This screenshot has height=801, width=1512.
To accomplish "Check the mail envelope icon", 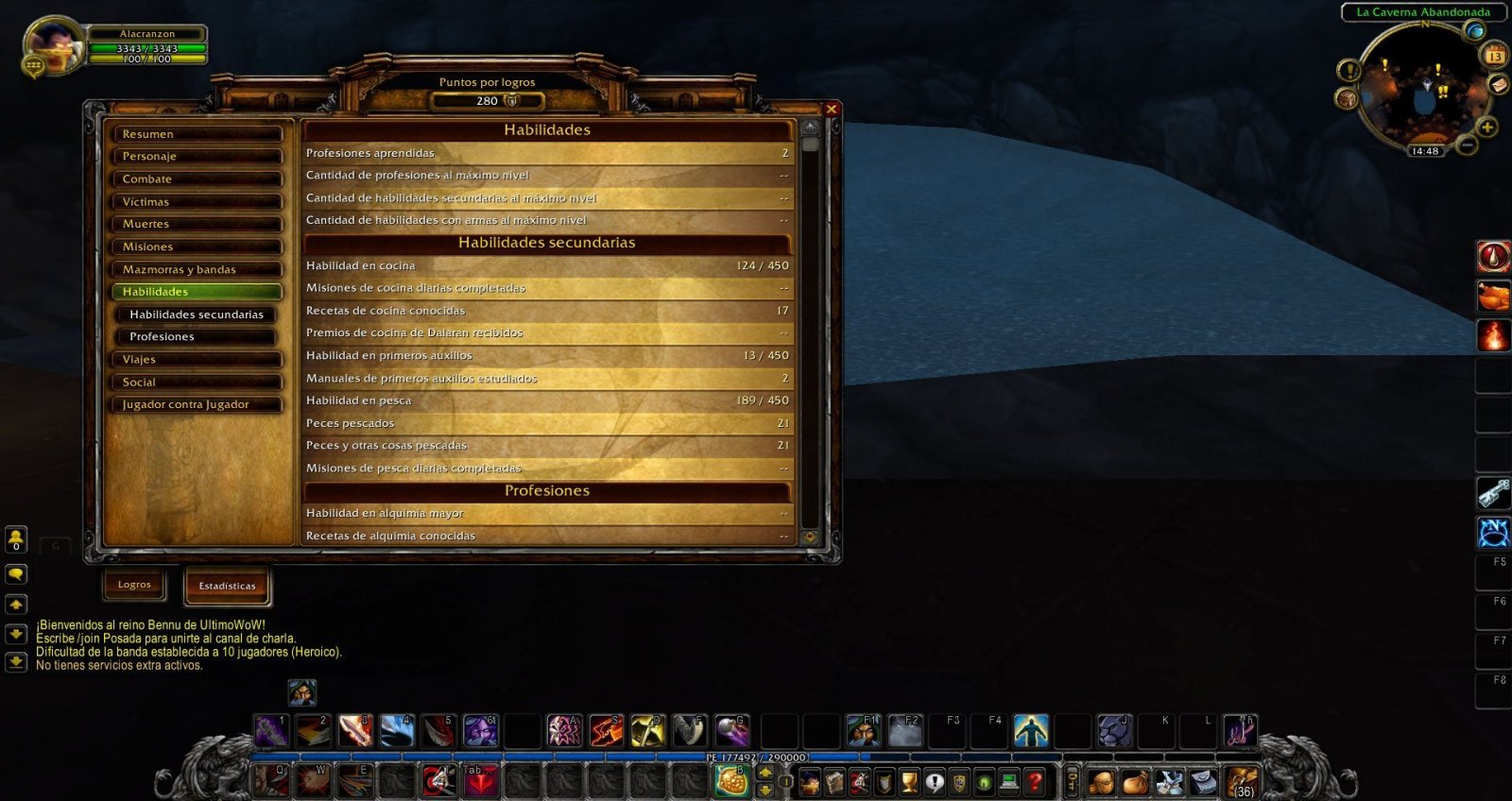I will pyautogui.click(x=1498, y=84).
